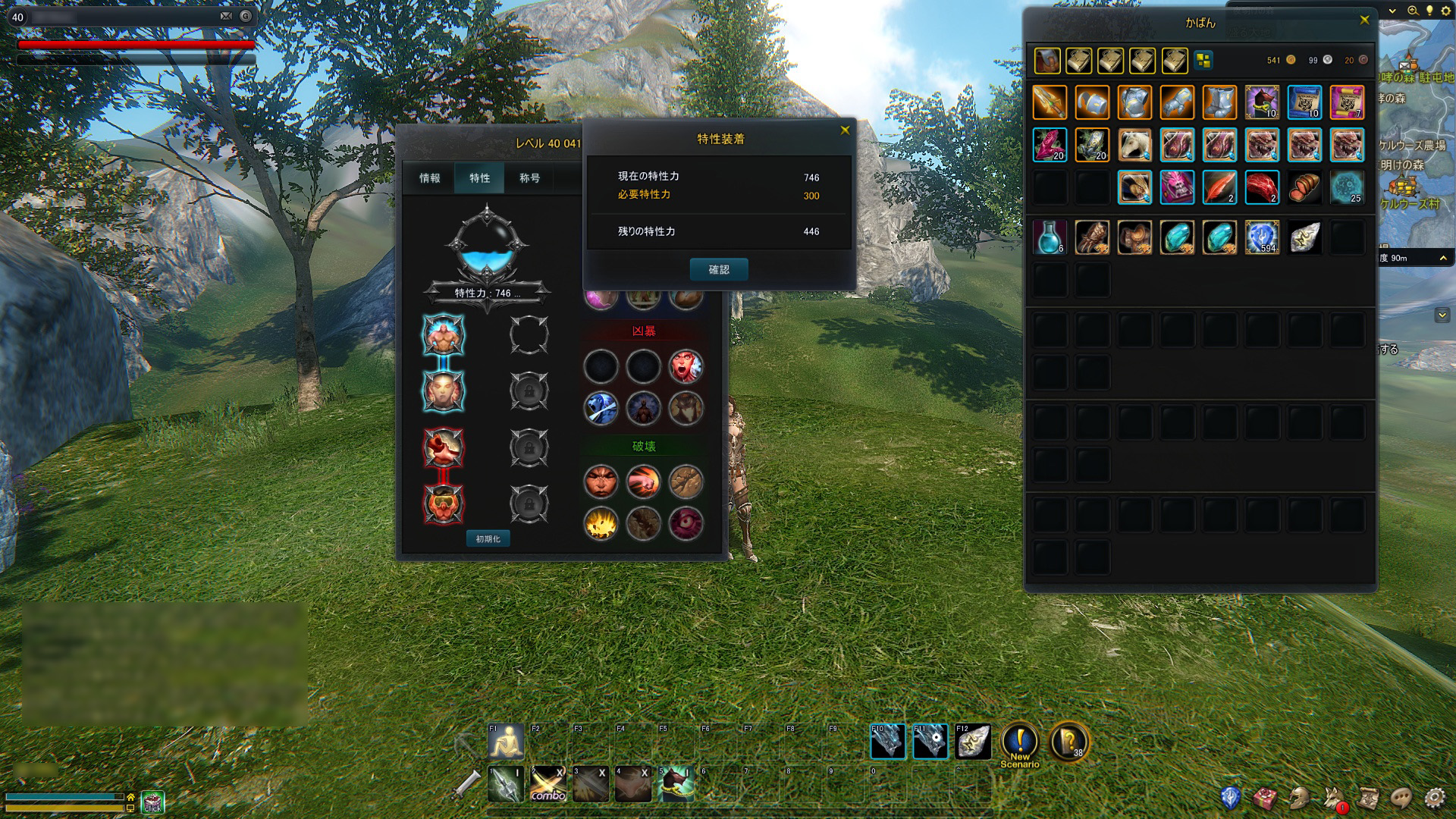This screenshot has width=1456, height=819.
Task: Activate the combo skill on hotbar
Action: (548, 784)
